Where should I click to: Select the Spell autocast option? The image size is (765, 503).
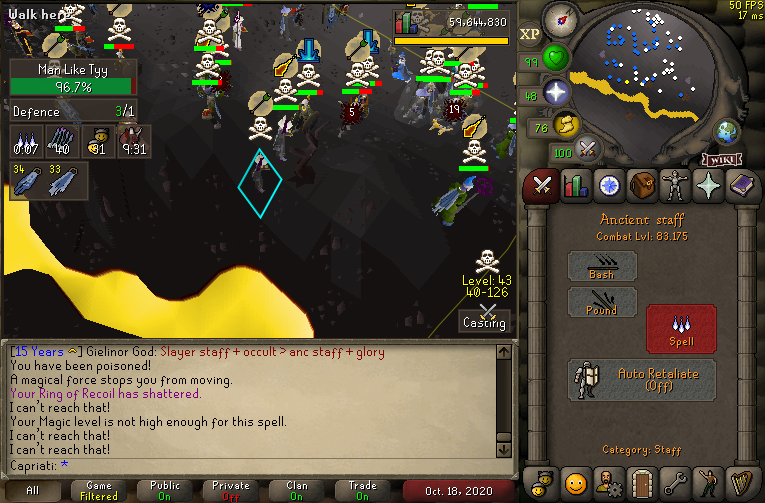point(681,329)
